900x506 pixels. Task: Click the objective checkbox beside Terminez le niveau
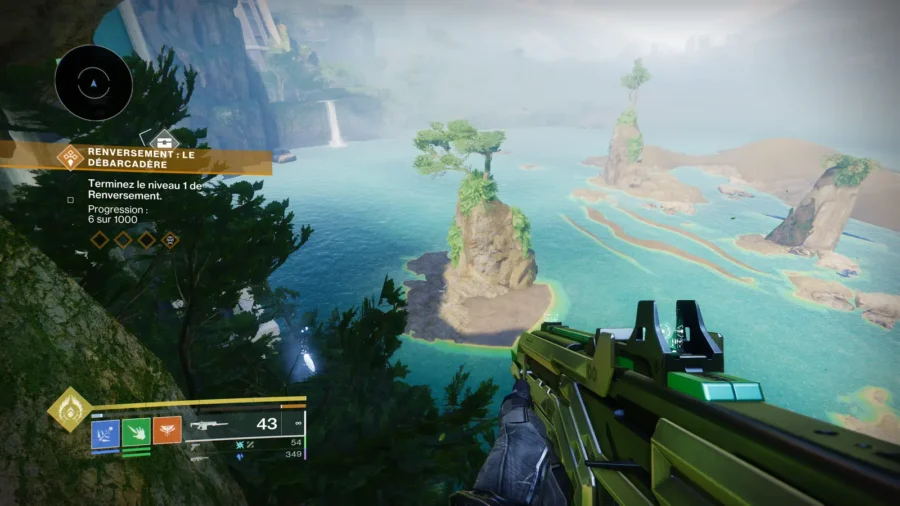point(70,199)
